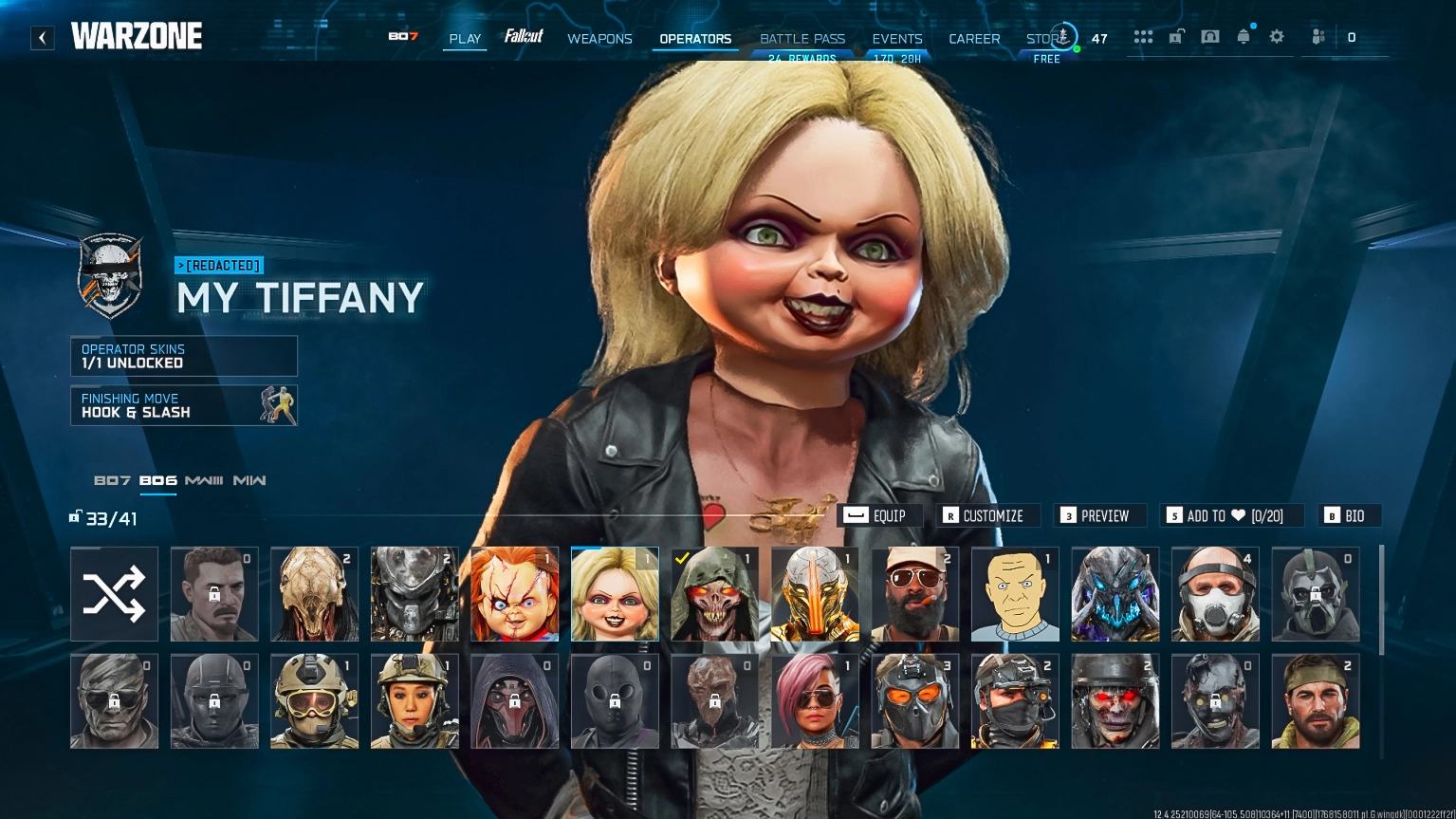
Task: Toggle selection of the gold masked operator
Action: (815, 593)
